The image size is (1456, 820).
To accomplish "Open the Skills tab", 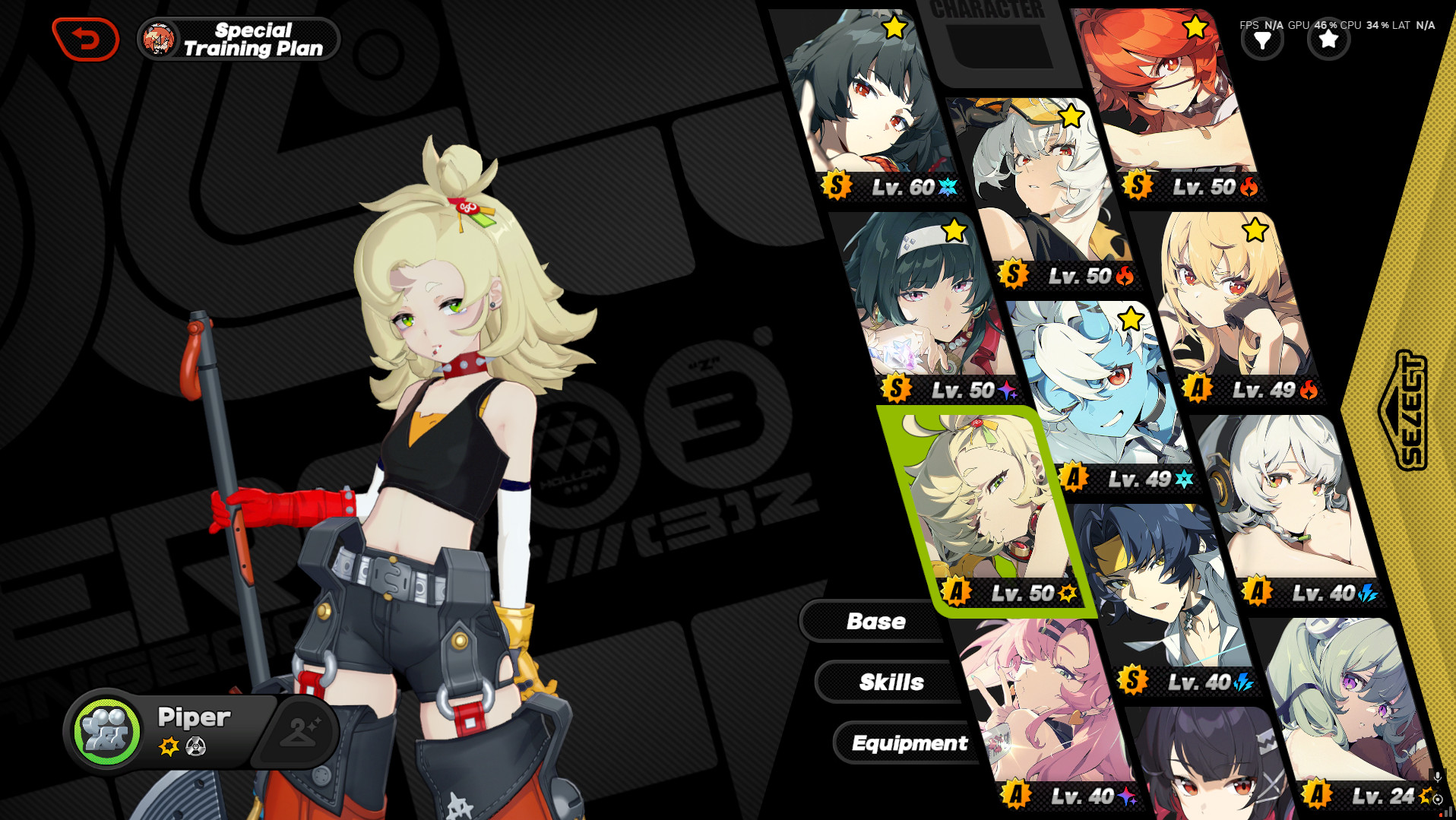I will point(892,681).
